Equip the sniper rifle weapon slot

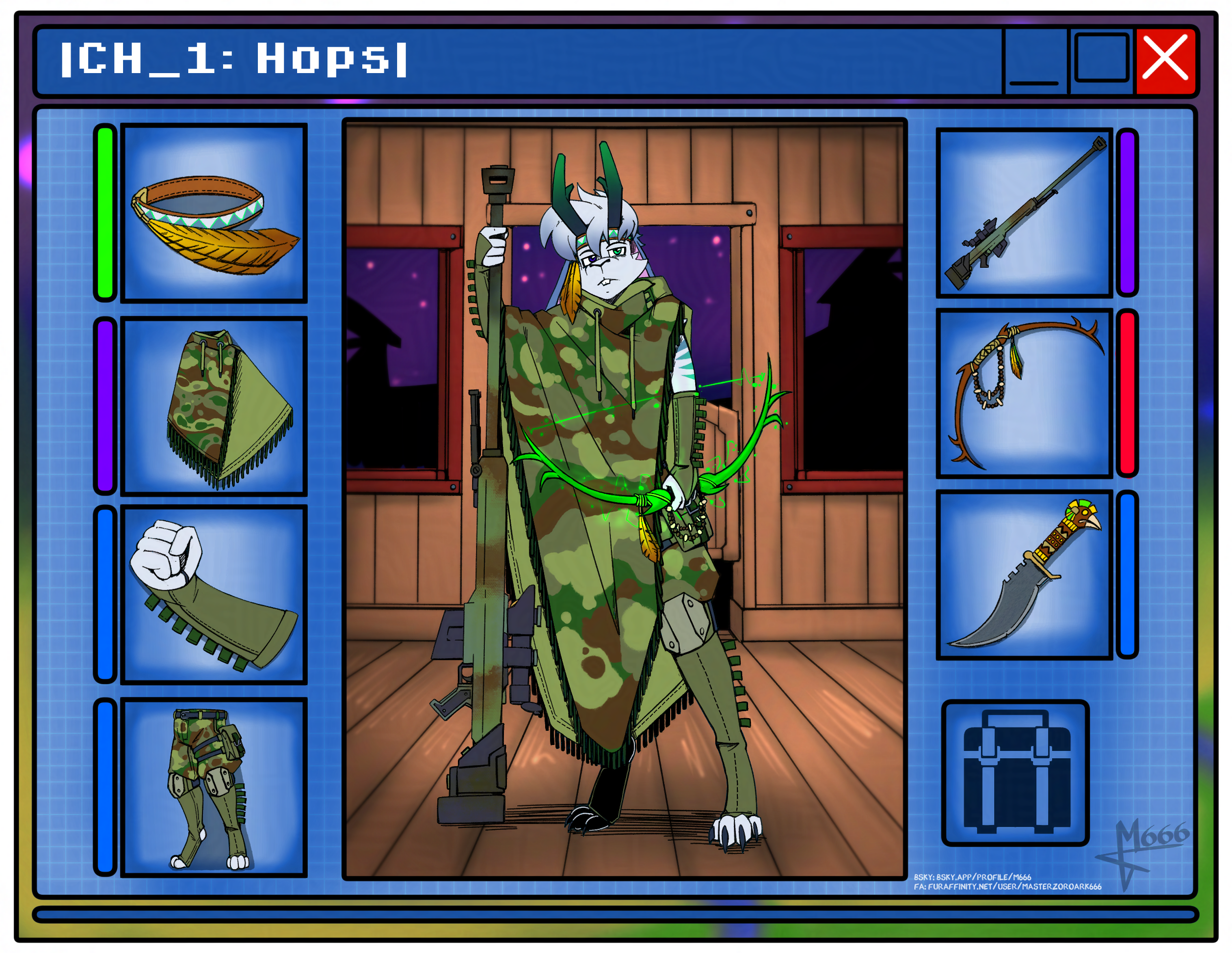(x=1024, y=213)
